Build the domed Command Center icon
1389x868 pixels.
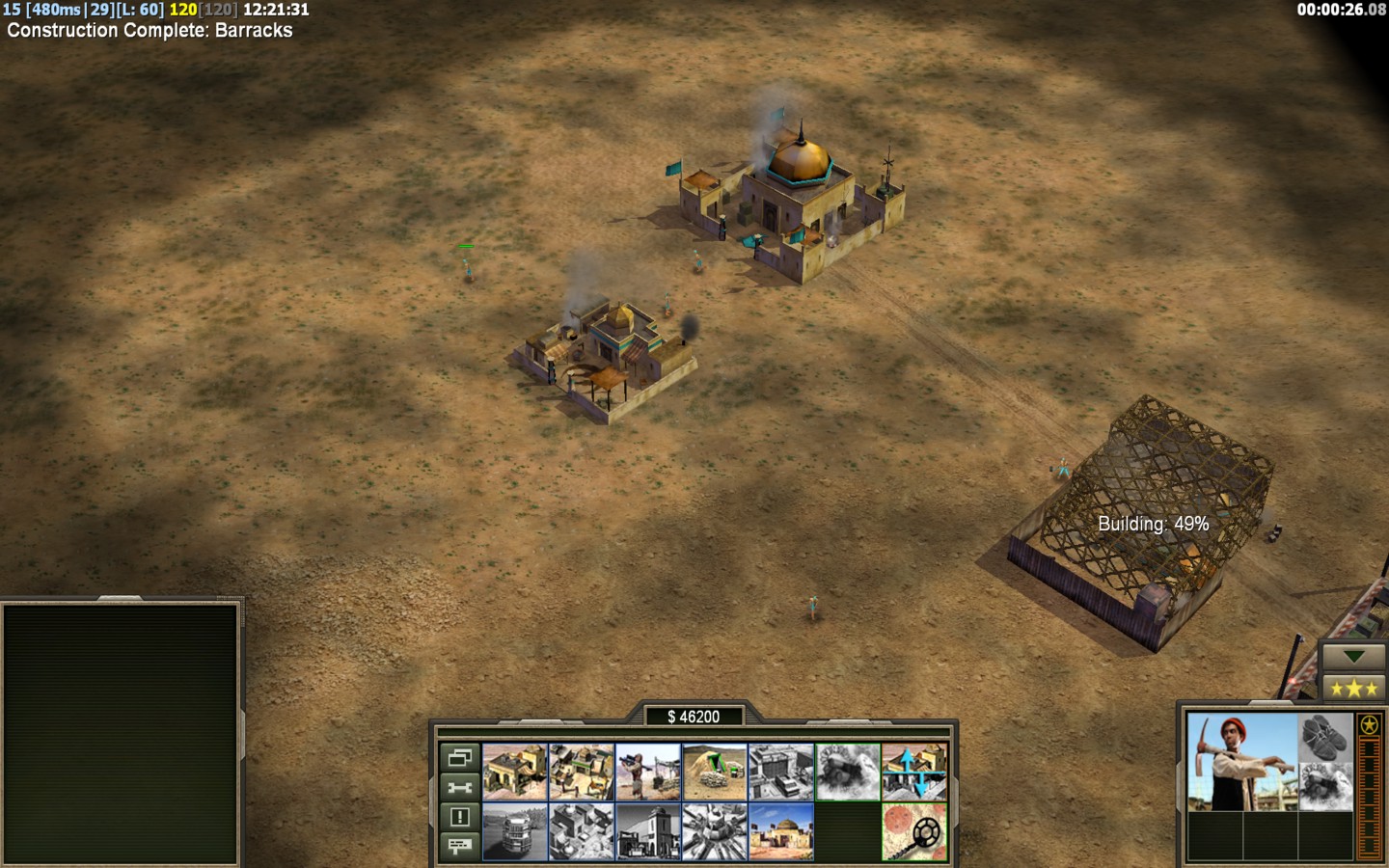781,831
